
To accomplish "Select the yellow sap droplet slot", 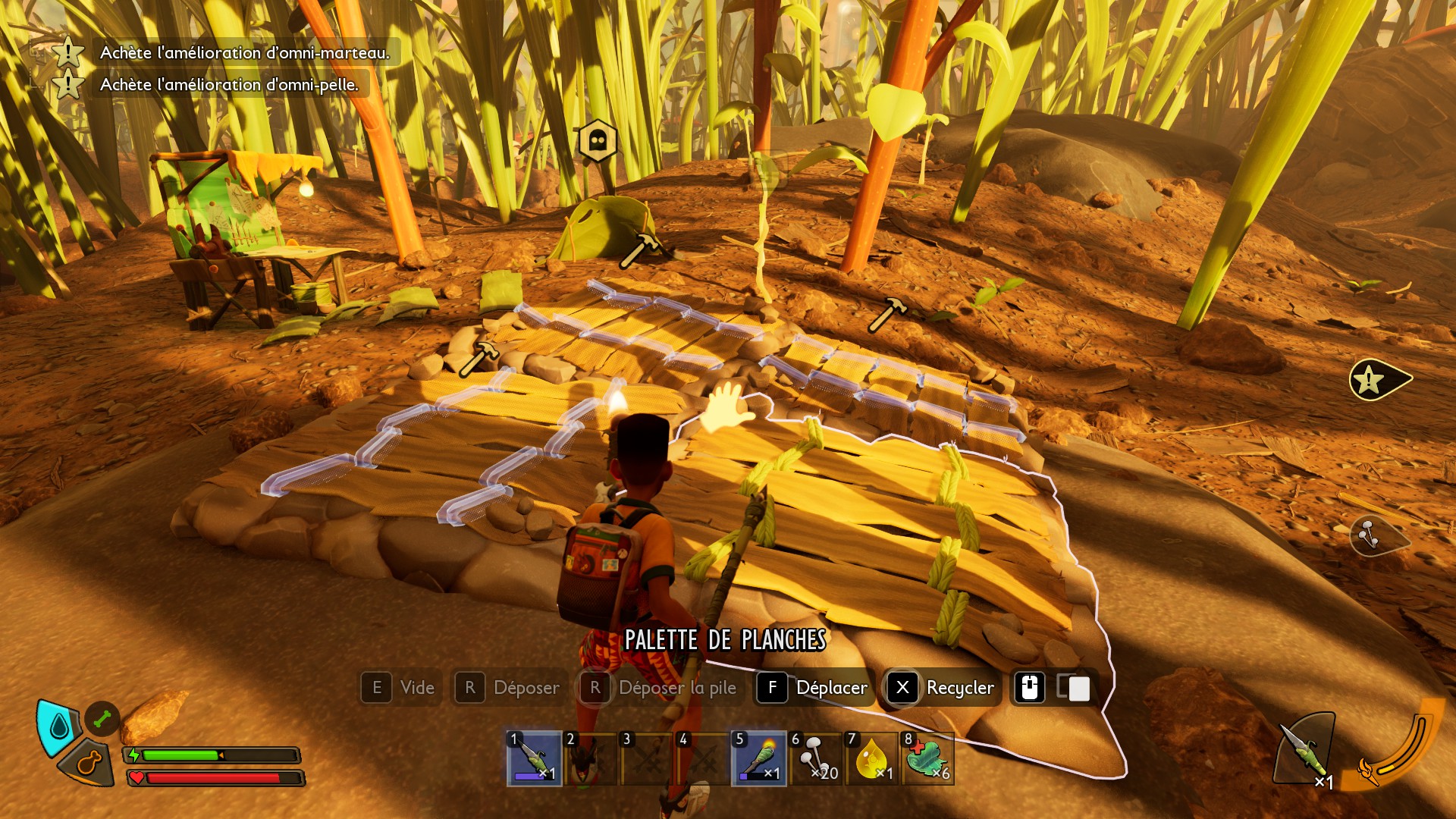I will pos(872,758).
